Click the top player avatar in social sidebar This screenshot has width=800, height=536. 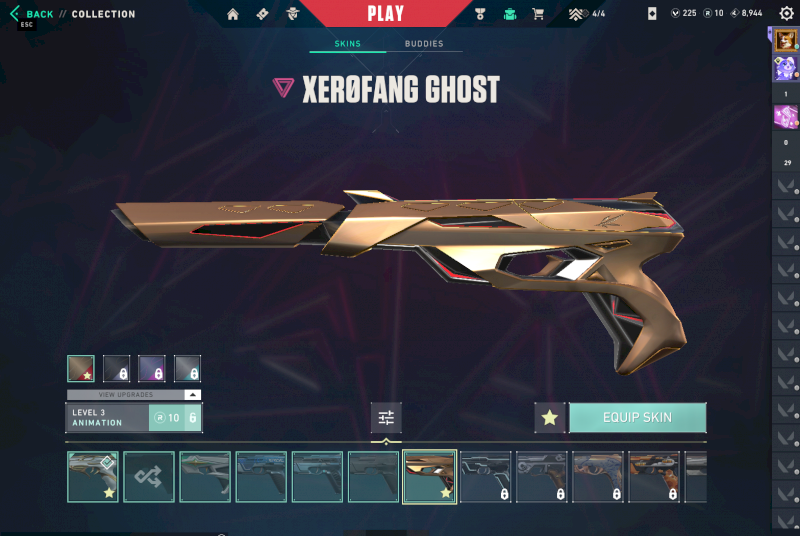[x=785, y=40]
